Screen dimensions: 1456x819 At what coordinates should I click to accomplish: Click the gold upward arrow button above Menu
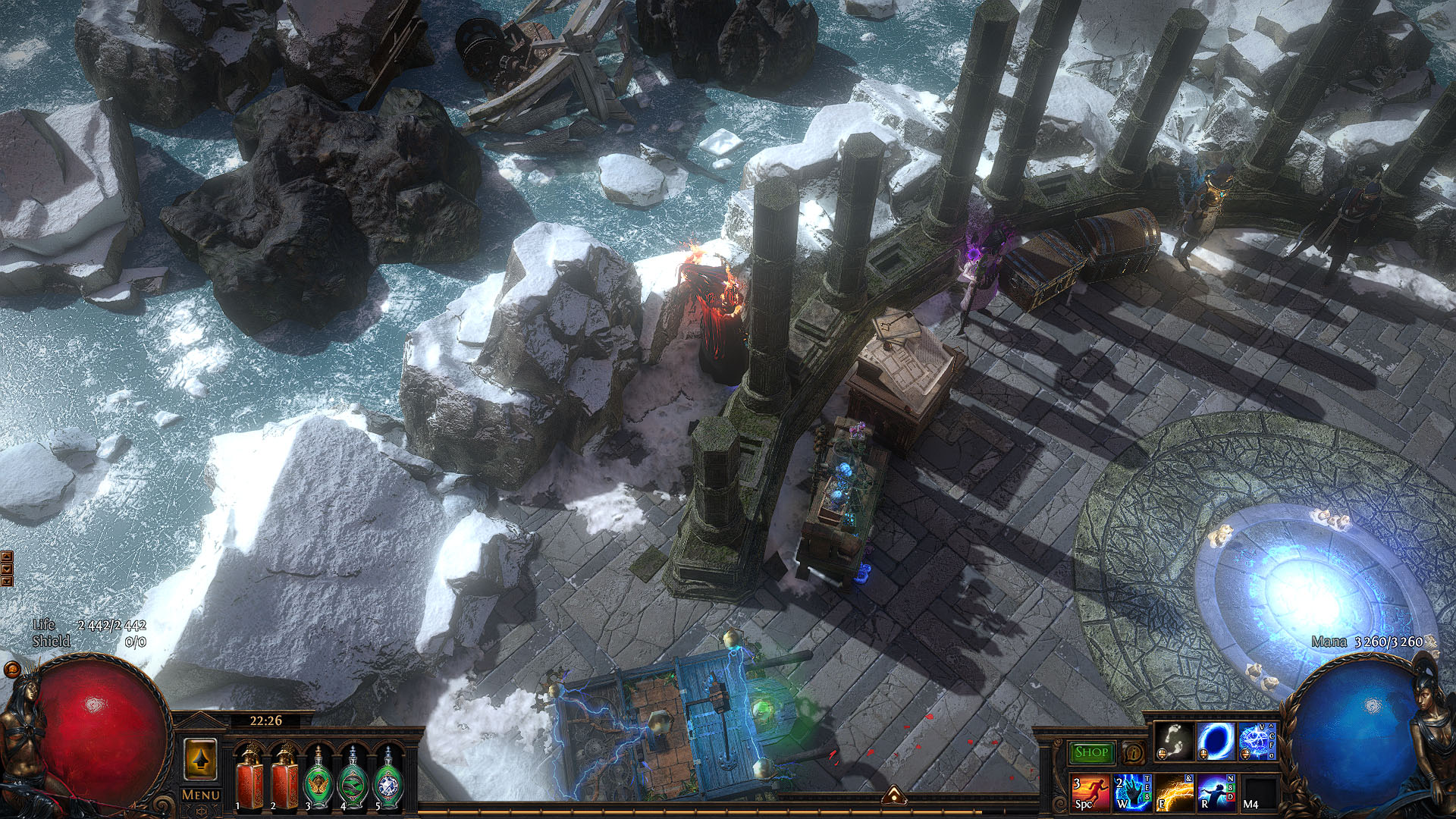pos(201,759)
